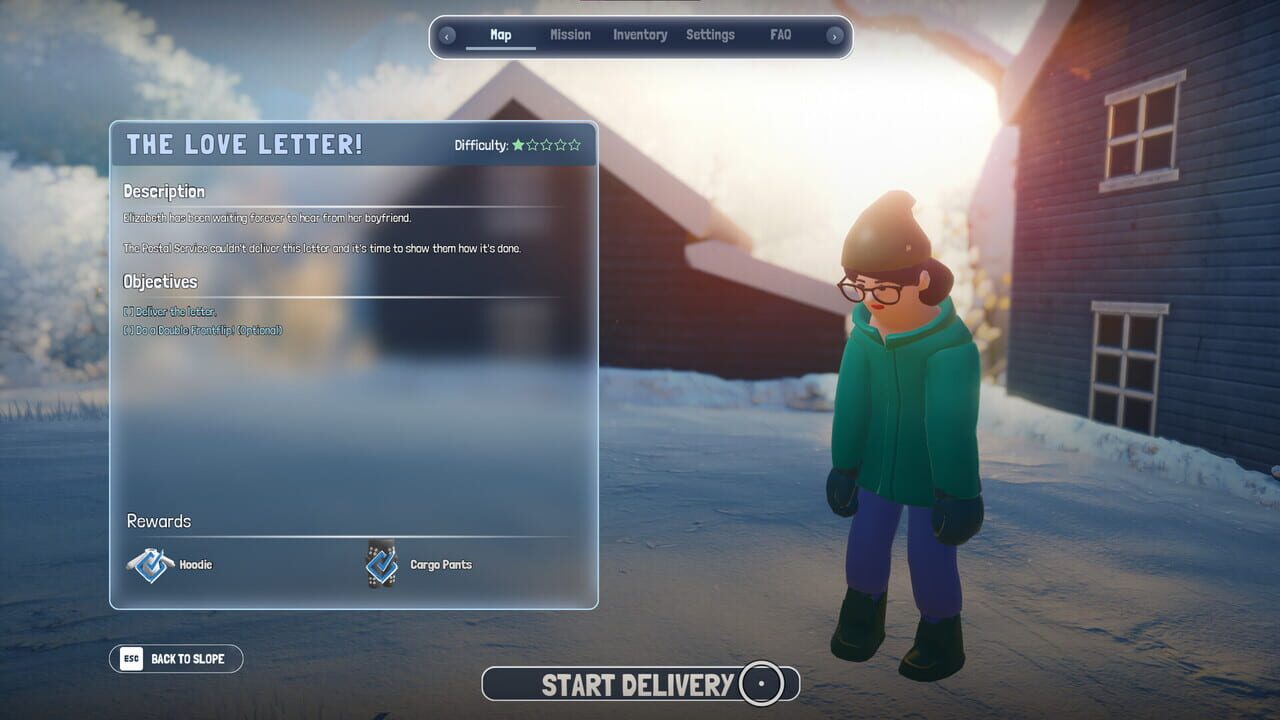This screenshot has width=1280, height=720.
Task: Open the Mission tab
Action: 570,35
